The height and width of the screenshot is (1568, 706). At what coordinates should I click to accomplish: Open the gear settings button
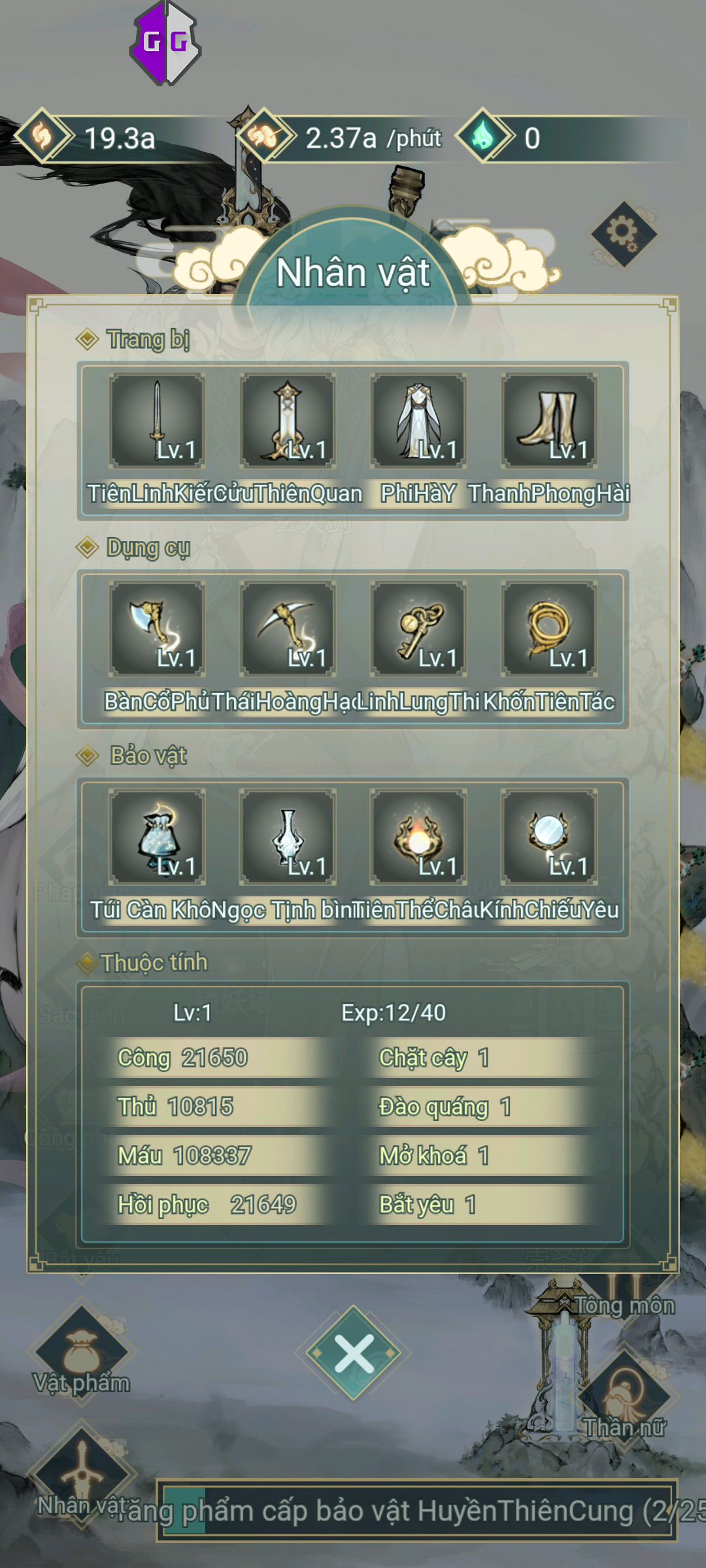(x=623, y=233)
